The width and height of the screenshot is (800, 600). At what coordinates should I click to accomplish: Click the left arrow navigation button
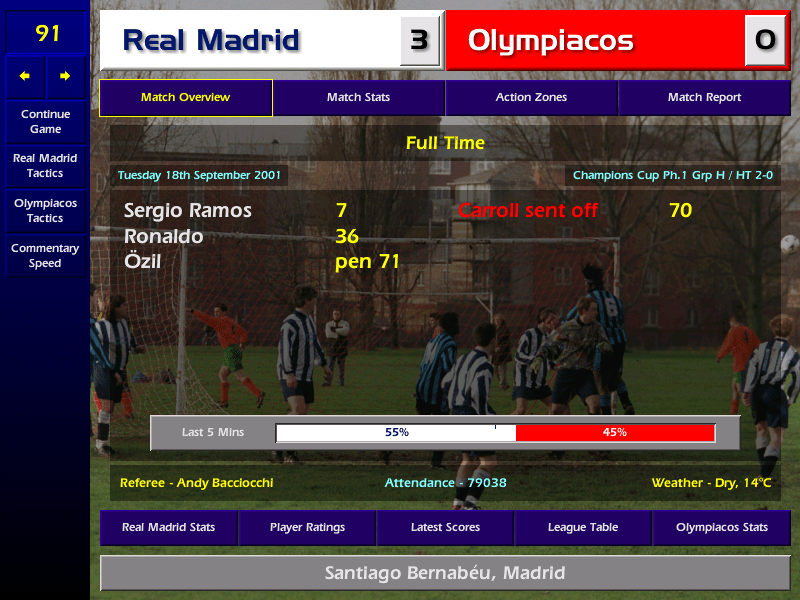(x=25, y=76)
